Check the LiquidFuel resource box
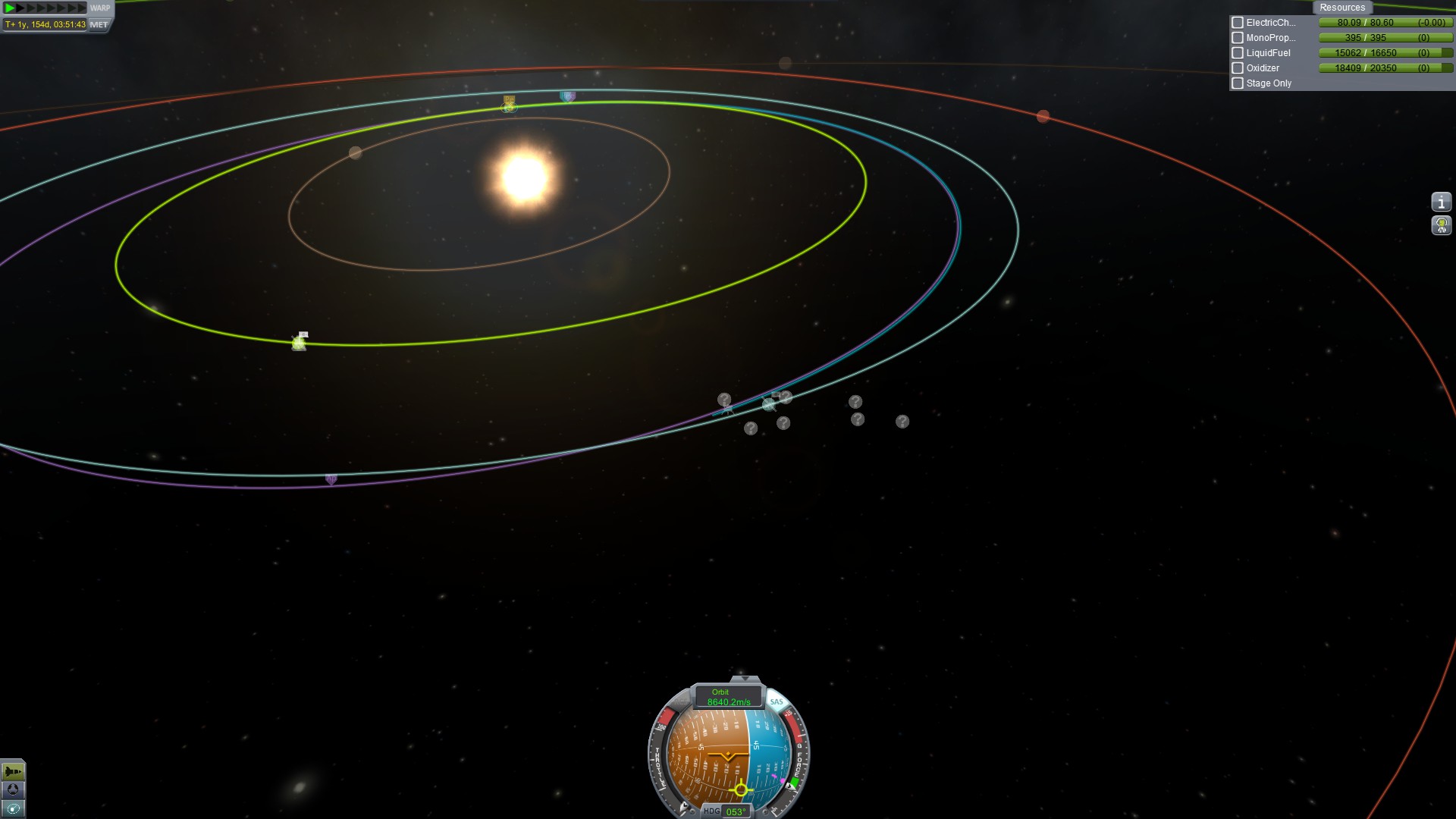This screenshot has width=1456, height=819. (x=1238, y=53)
